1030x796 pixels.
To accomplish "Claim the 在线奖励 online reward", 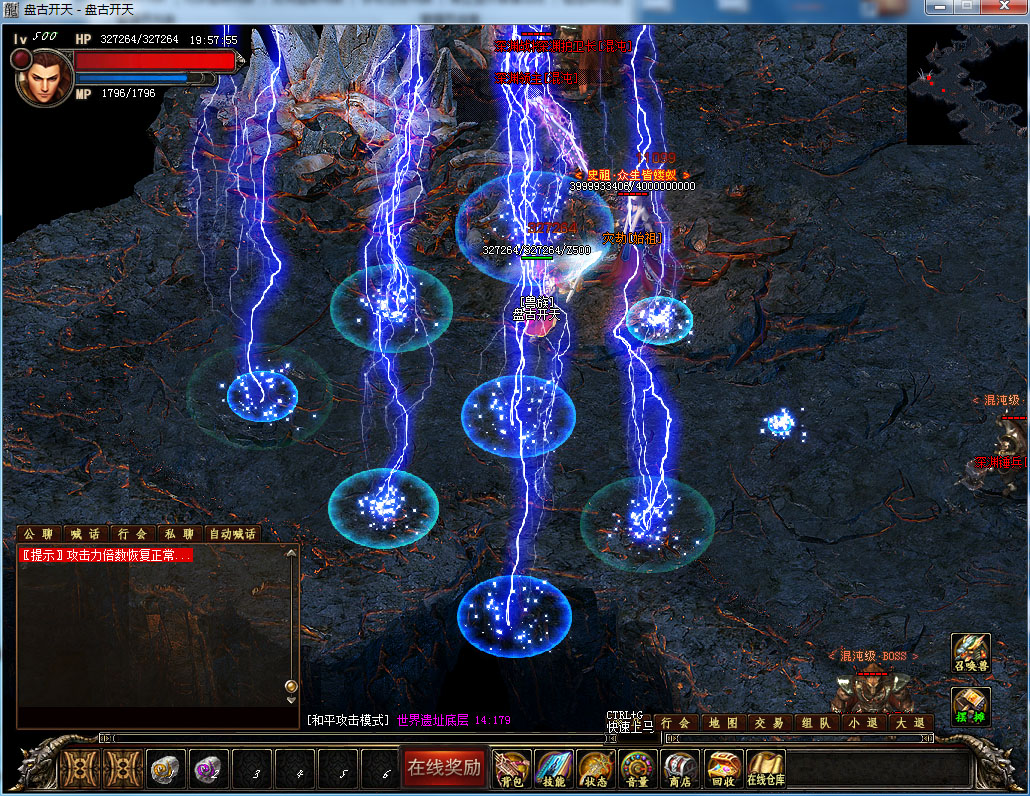I will 443,768.
